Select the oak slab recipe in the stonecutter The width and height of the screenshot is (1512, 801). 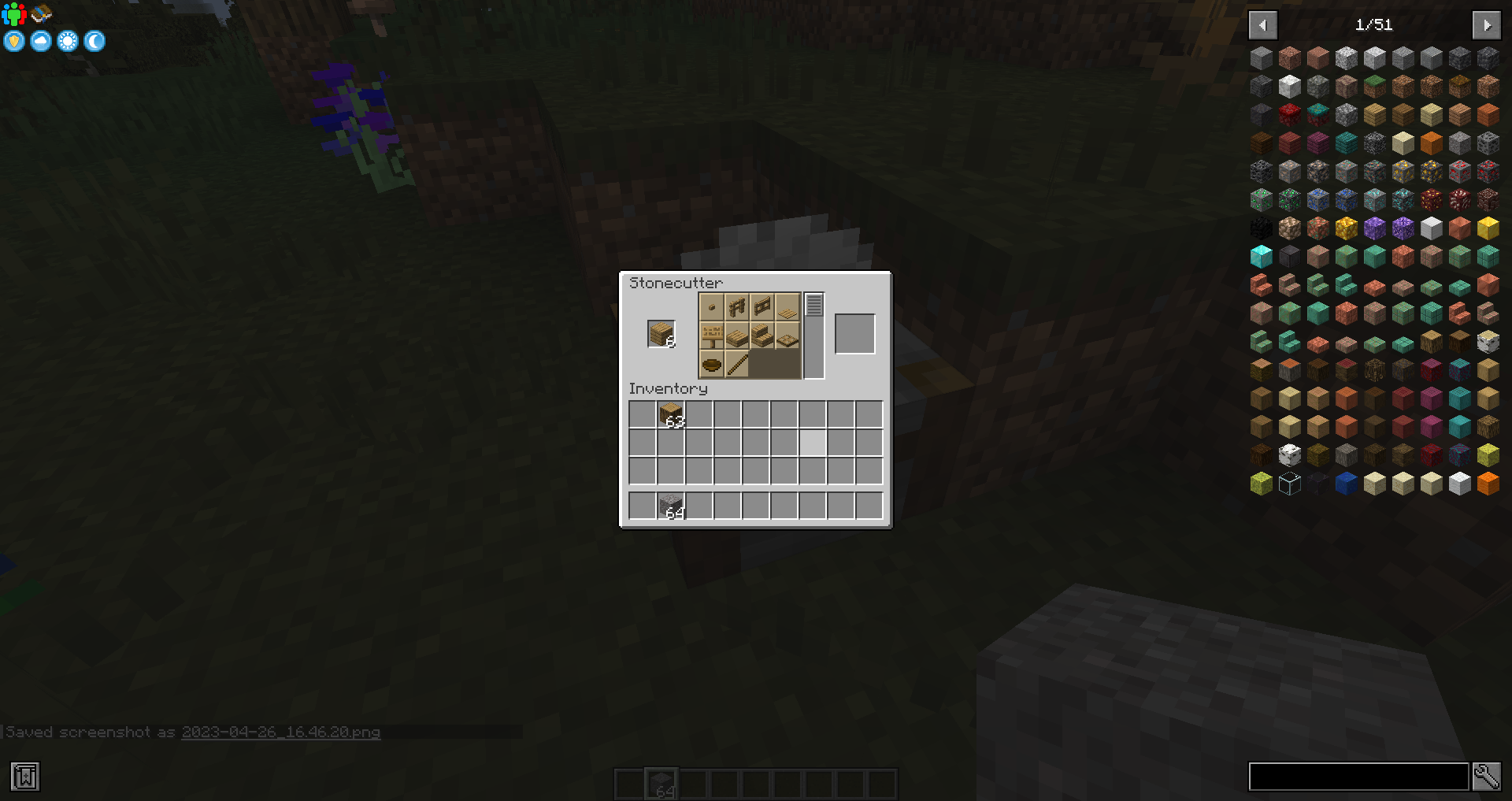738,334
